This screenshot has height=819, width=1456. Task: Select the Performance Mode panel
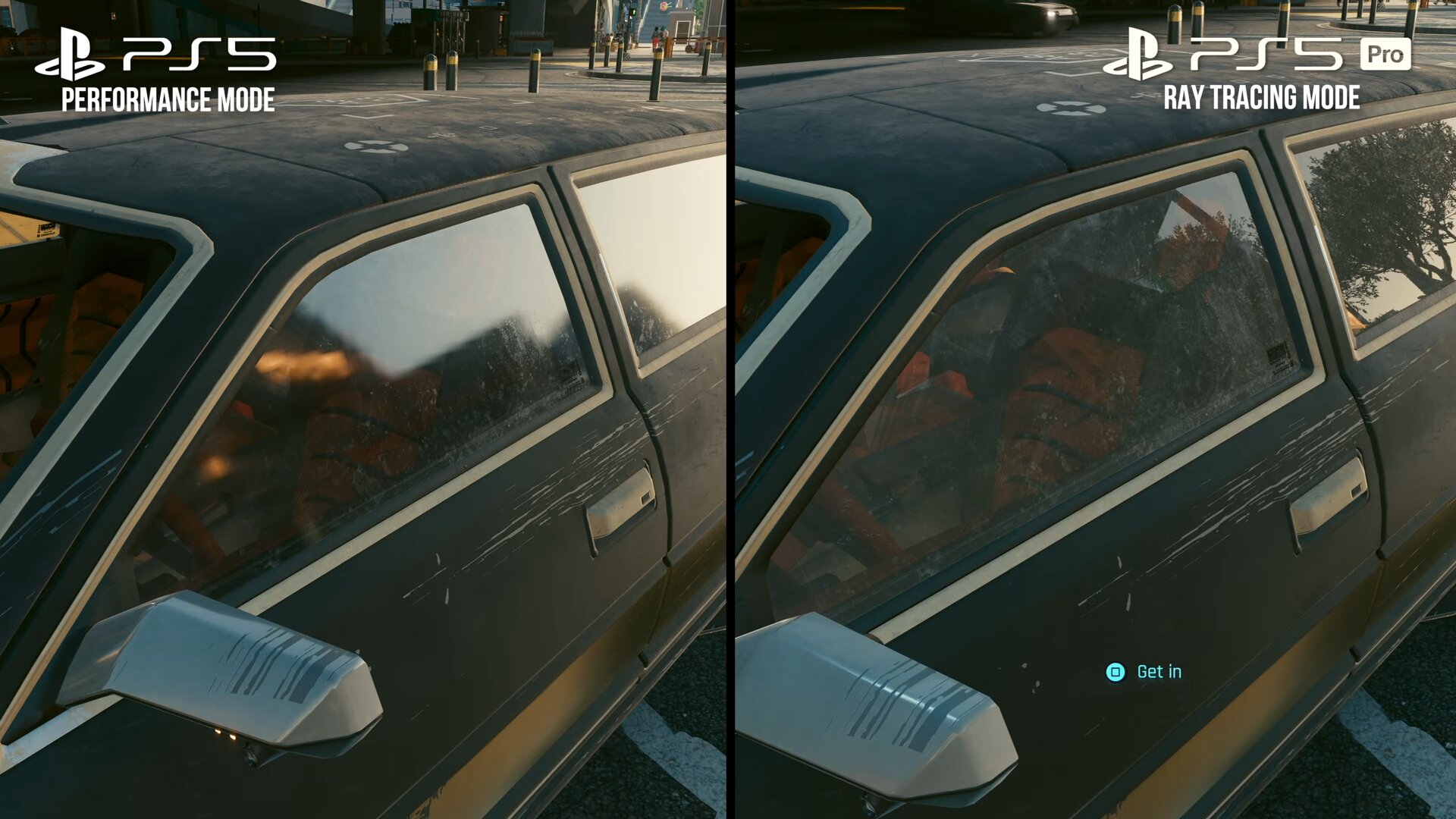[x=364, y=409]
